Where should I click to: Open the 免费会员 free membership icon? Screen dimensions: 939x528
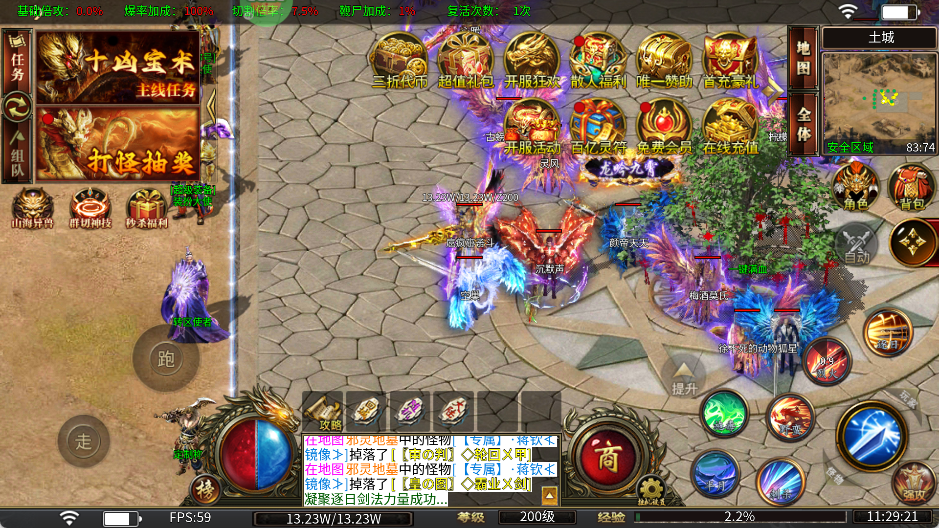point(664,126)
